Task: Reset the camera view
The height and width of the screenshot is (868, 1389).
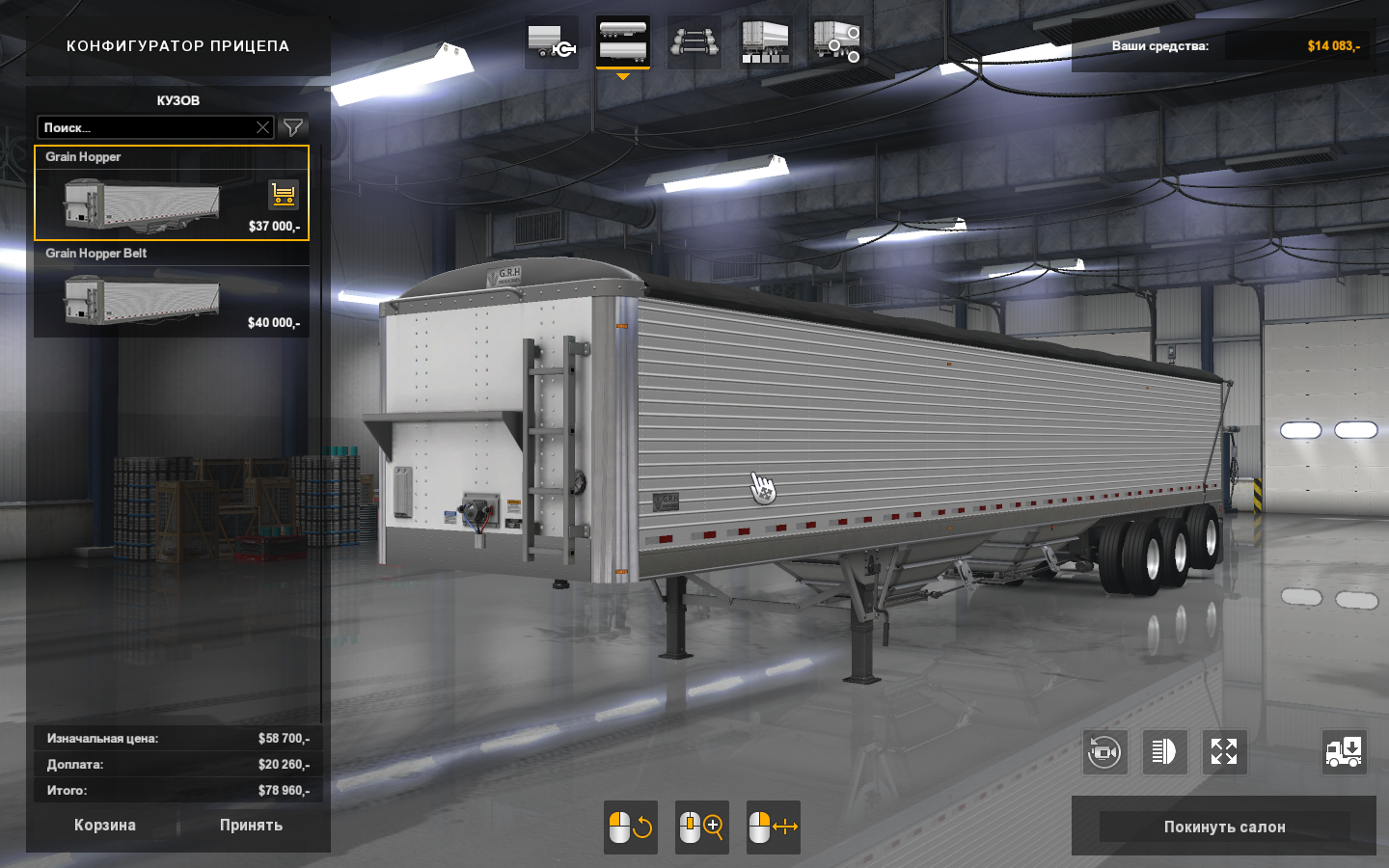Action: point(1104,752)
